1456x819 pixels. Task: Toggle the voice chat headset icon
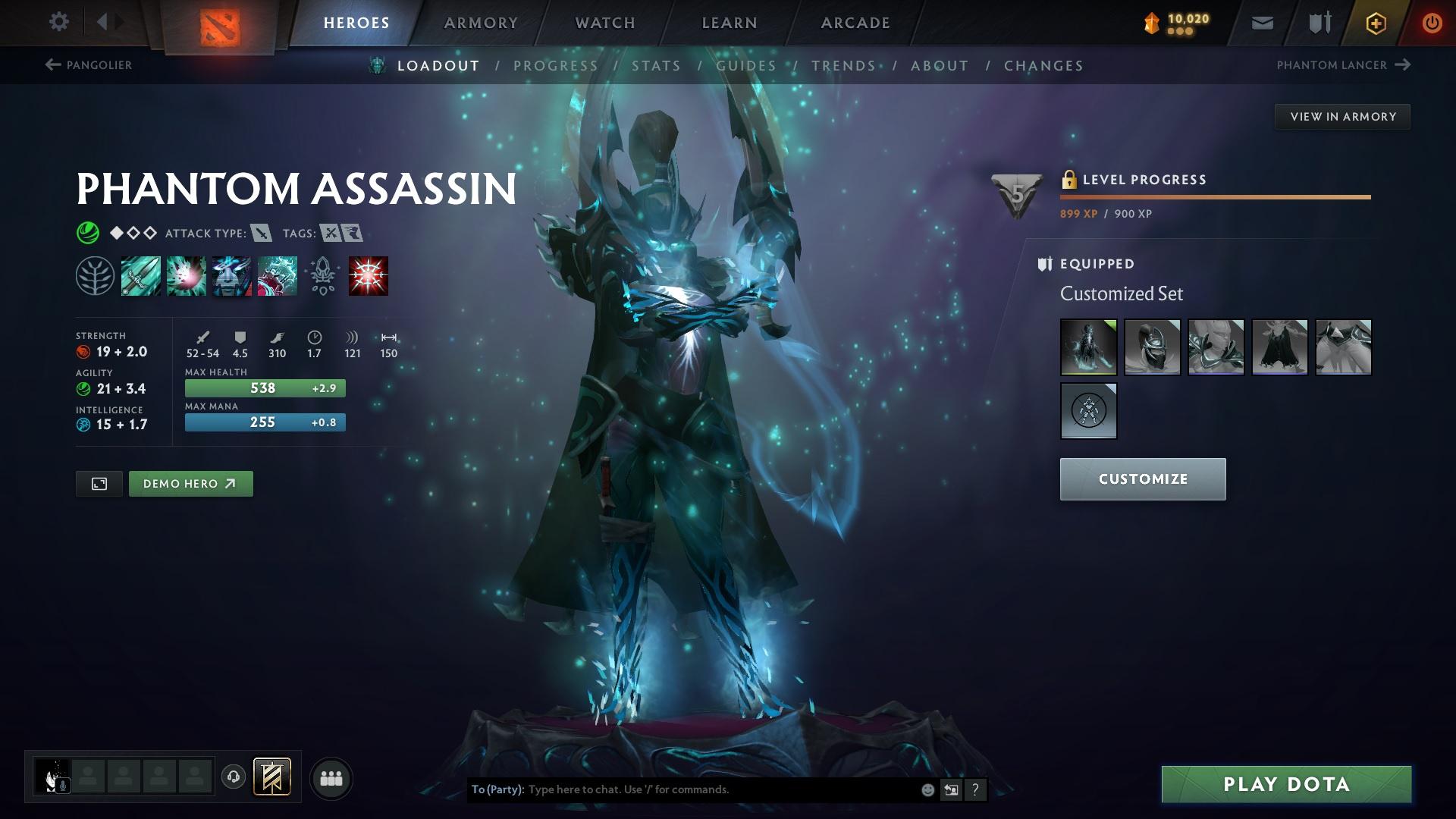click(x=234, y=777)
